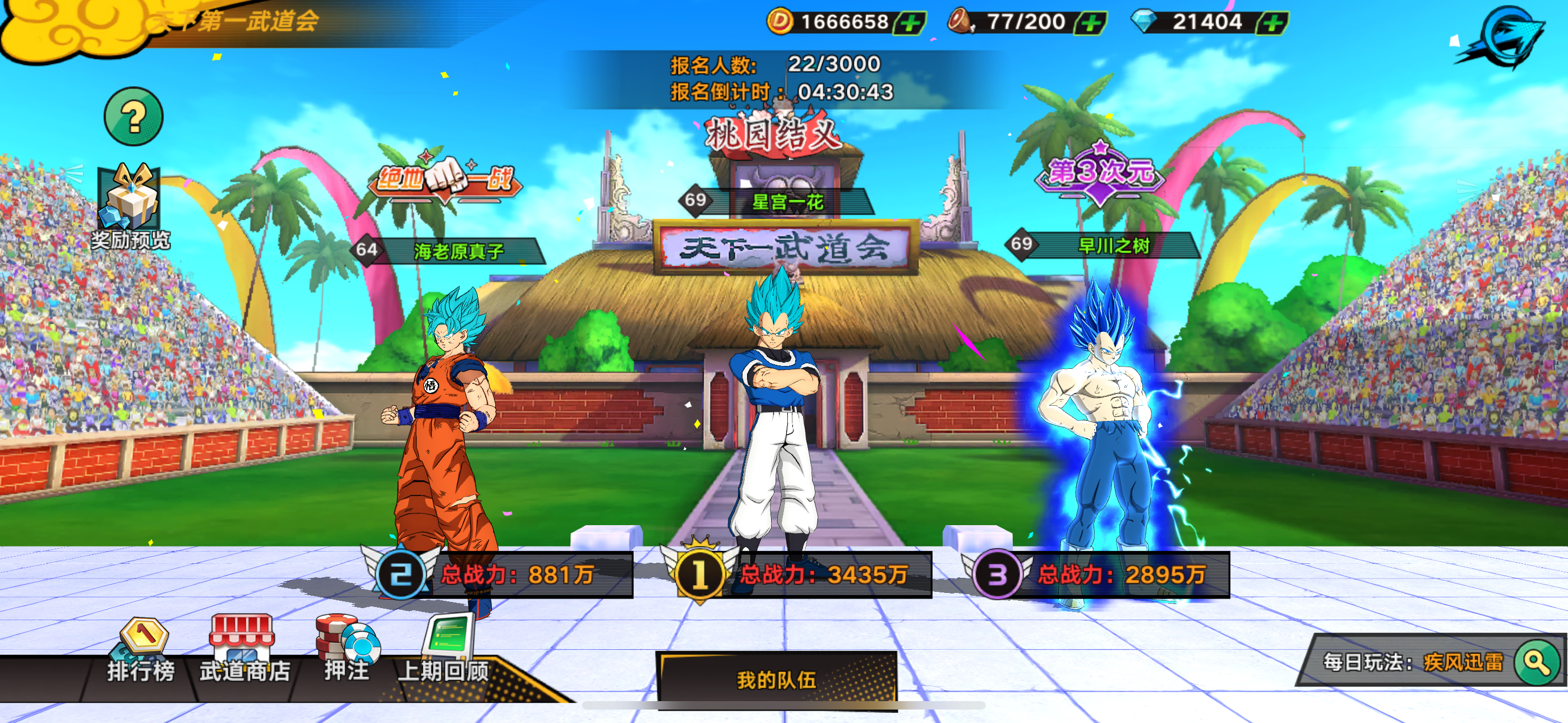Open the question mark help button
This screenshot has height=723, width=1568.
(x=133, y=116)
